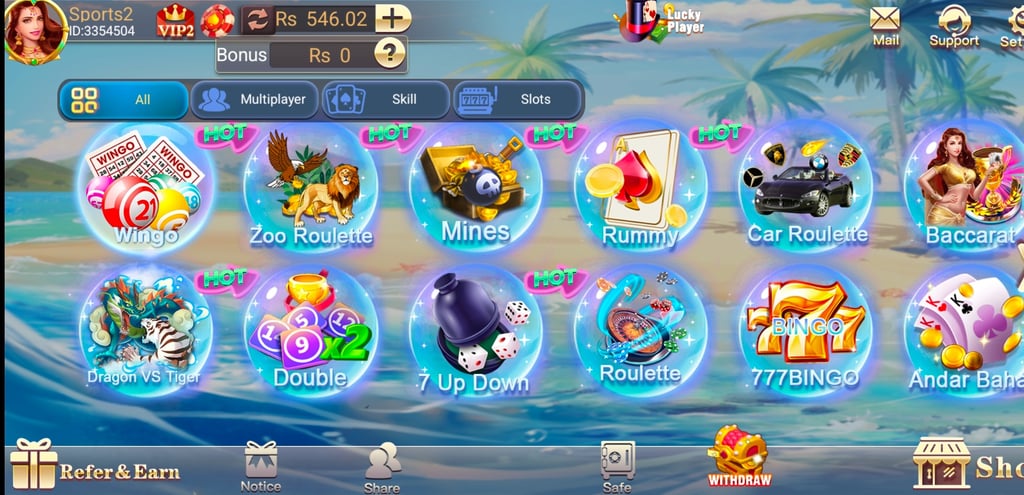Contact Support via the headset icon
Viewport: 1024px width, 495px height.
954,25
